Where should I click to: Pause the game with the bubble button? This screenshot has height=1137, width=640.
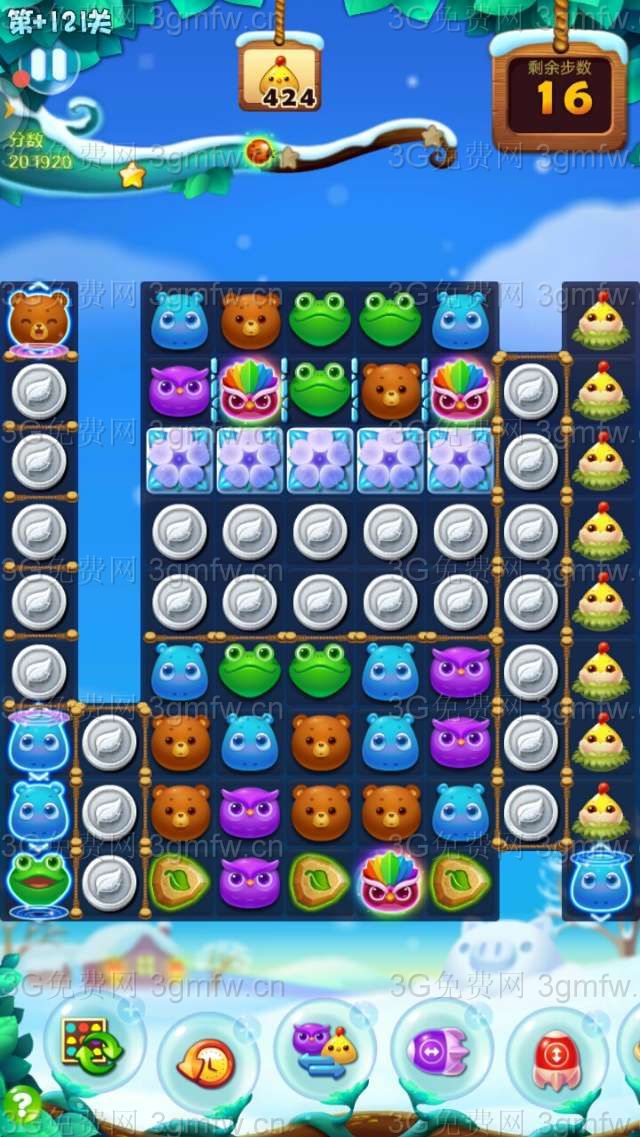point(47,65)
